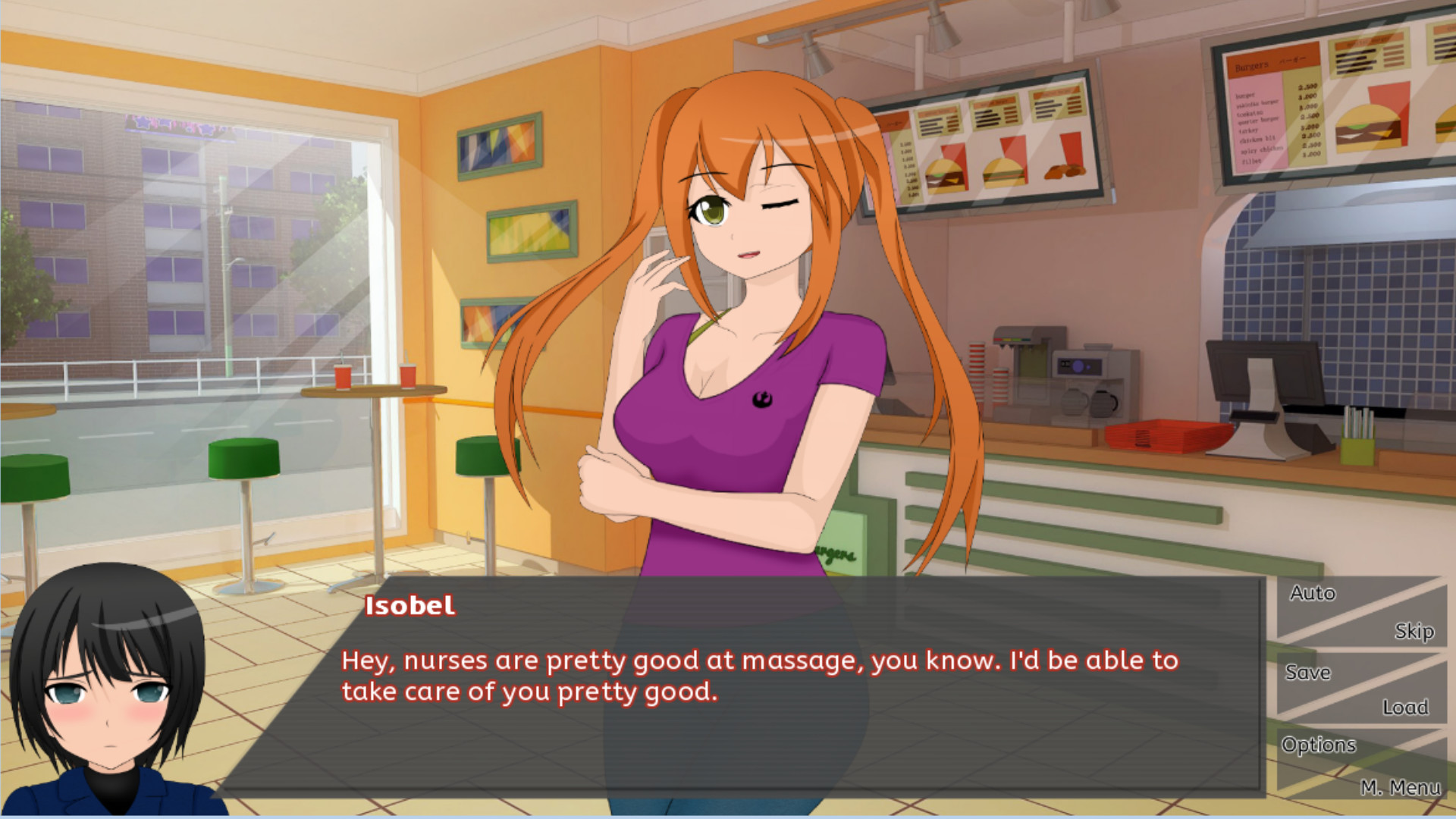Enable Auto dialogue advance
The image size is (1456, 819).
pos(1313,593)
